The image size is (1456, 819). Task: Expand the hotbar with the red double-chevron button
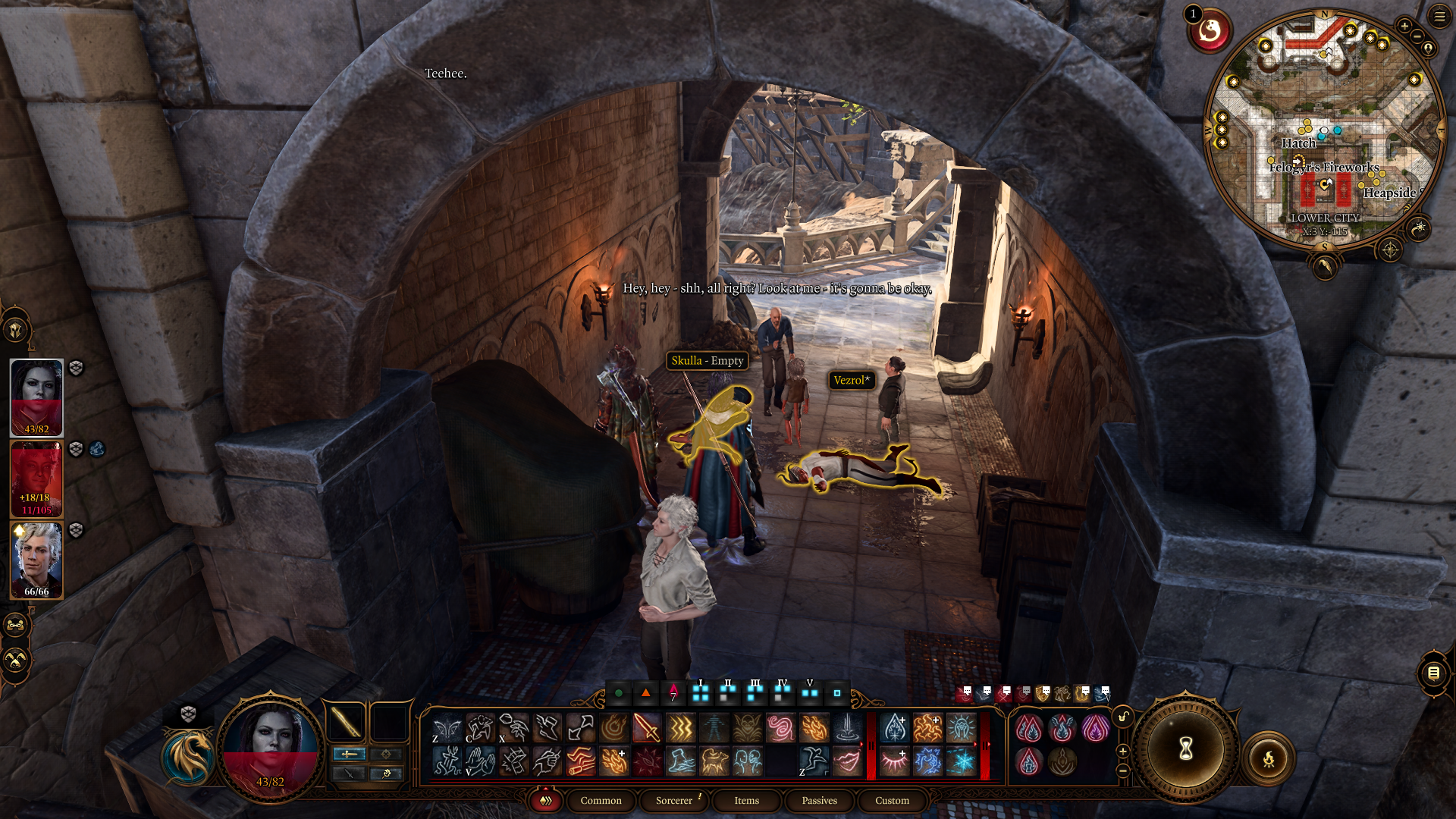coord(545,801)
